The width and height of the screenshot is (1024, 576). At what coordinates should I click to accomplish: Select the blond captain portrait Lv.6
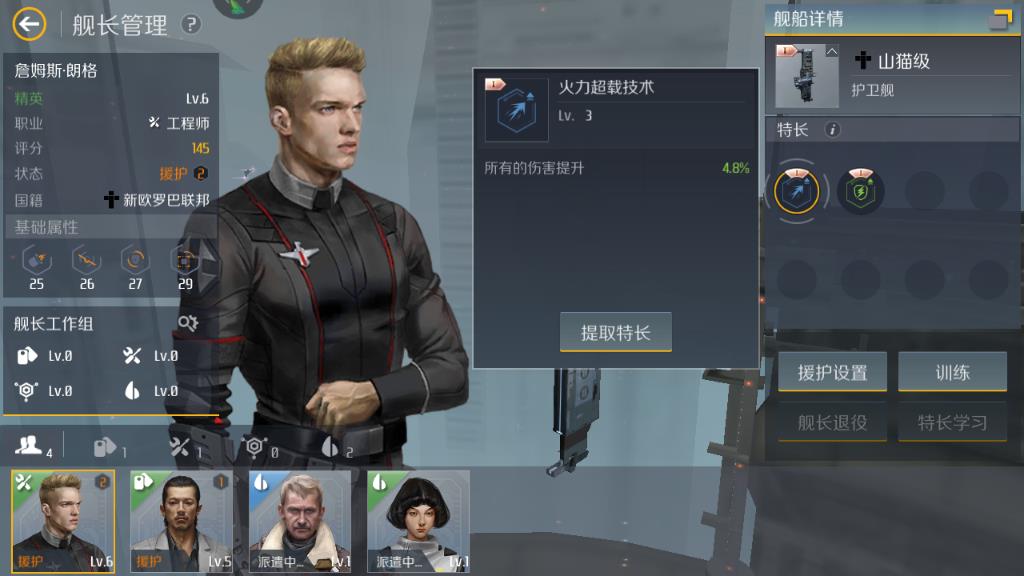point(63,521)
